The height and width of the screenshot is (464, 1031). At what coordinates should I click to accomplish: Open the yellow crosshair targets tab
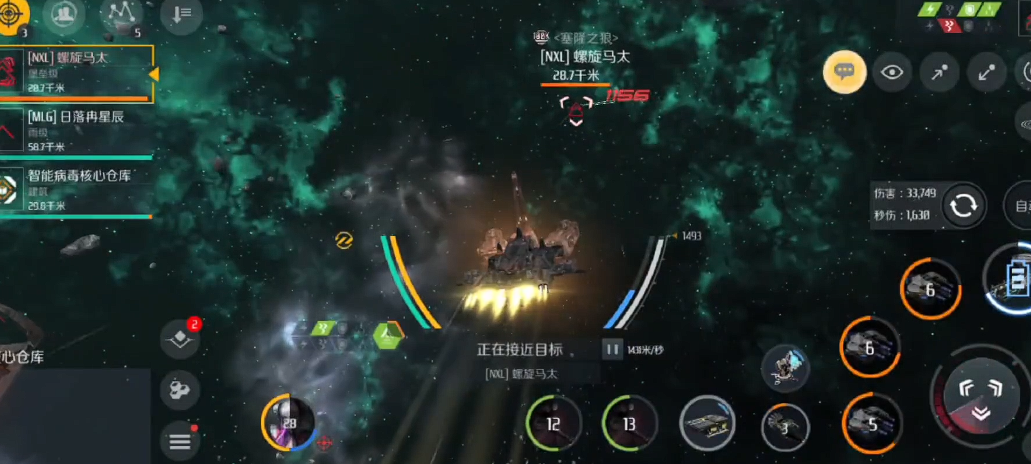[x=14, y=12]
